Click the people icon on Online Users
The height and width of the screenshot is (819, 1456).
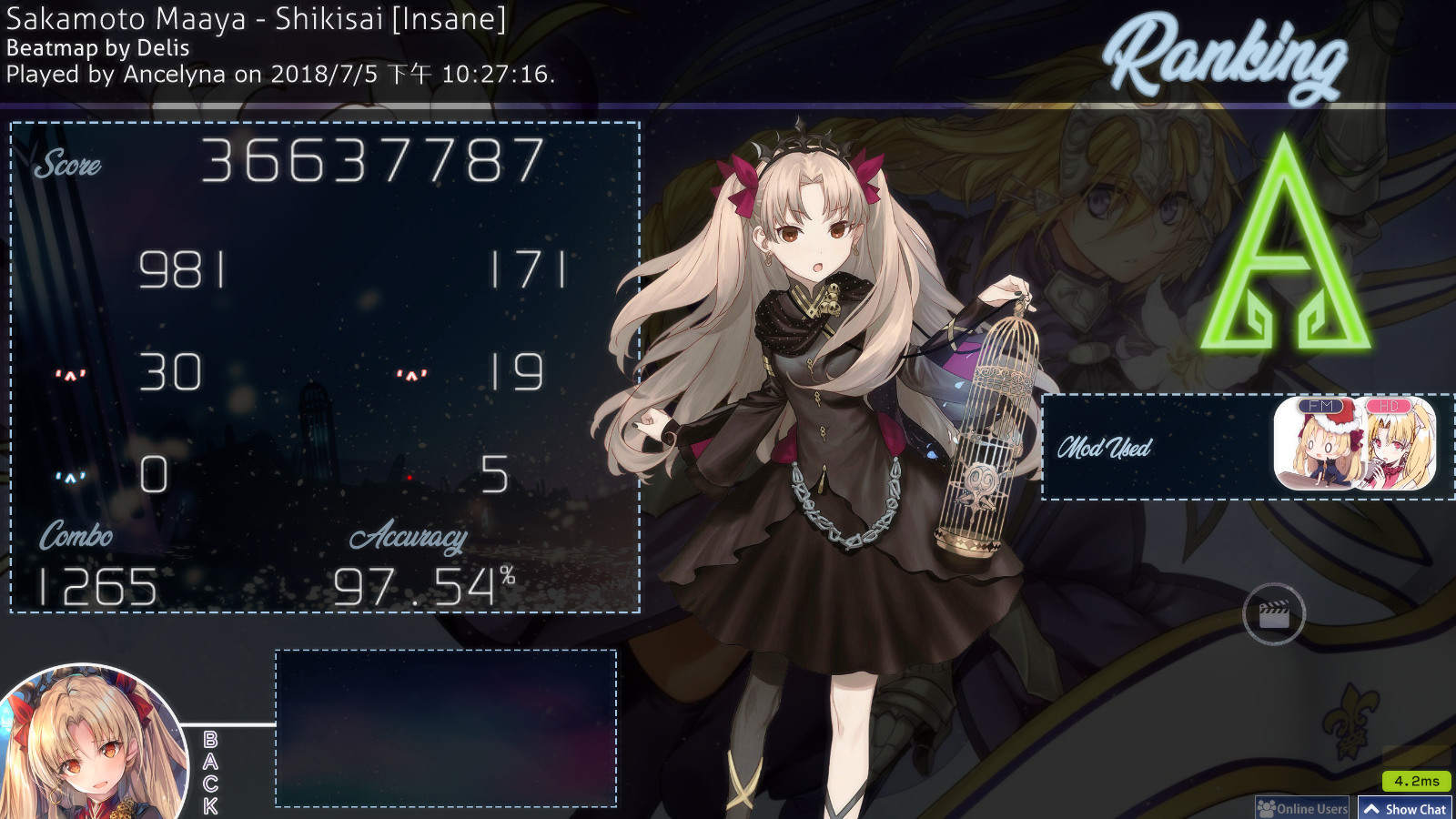click(1268, 808)
